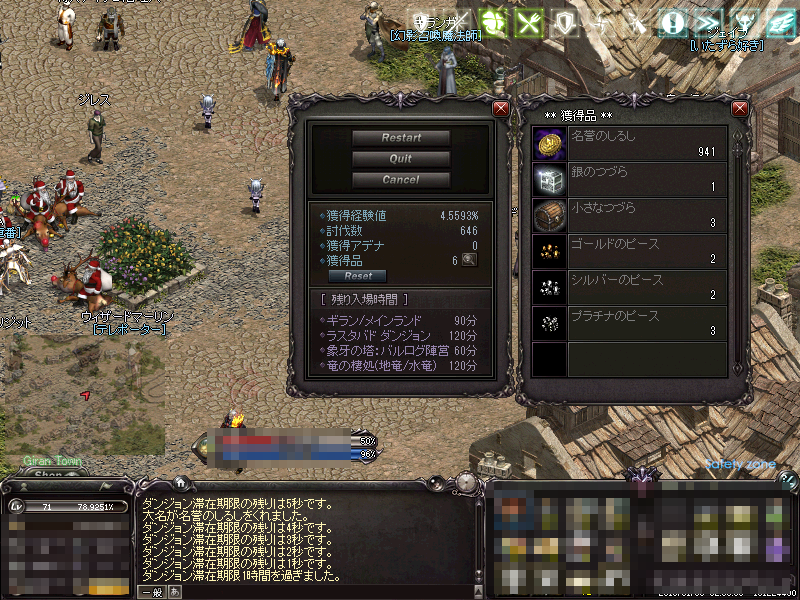Click the white shield buff icon
This screenshot has height=600, width=800.
[566, 22]
